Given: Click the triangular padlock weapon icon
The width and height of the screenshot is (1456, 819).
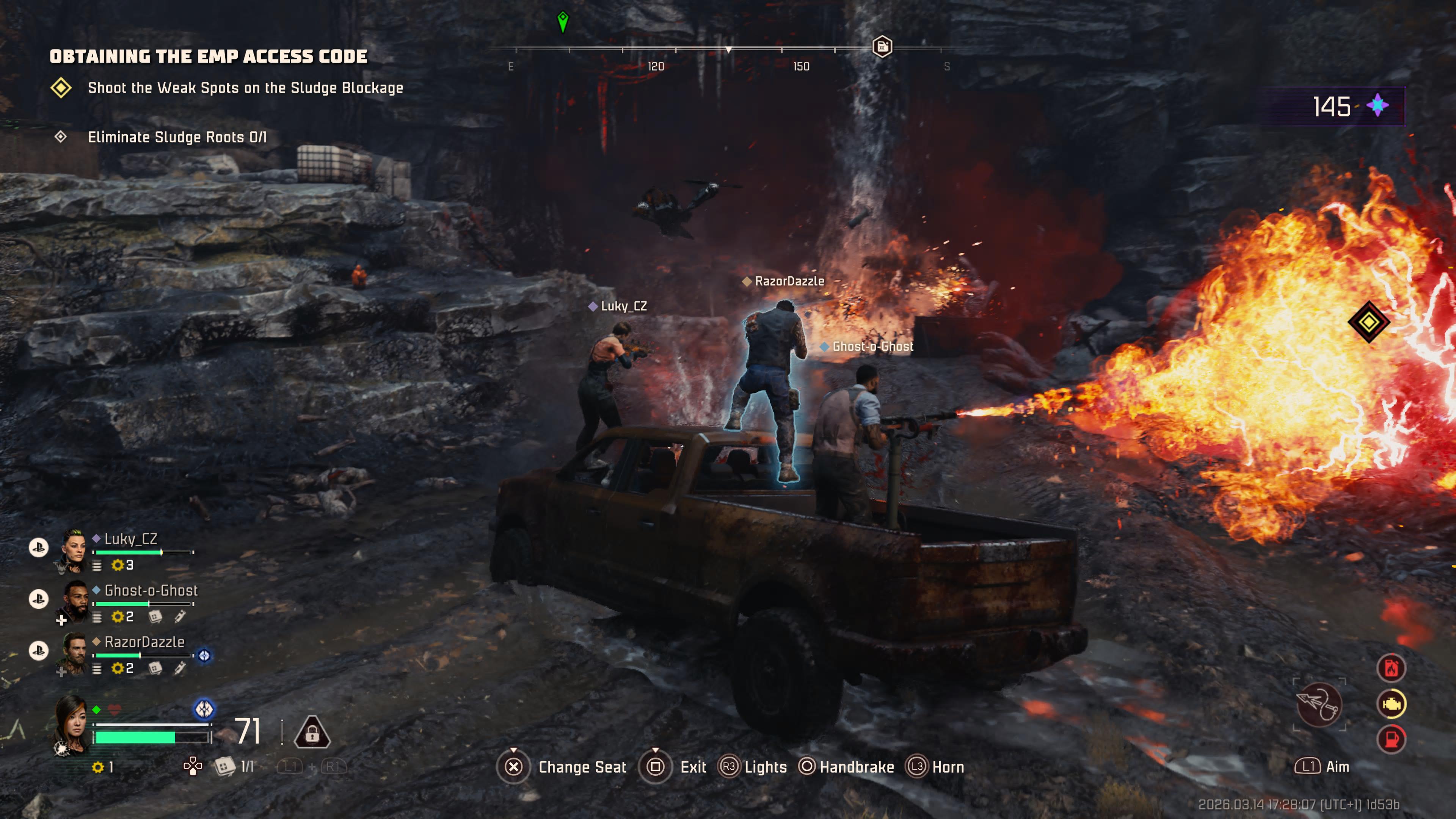Looking at the screenshot, I should [x=312, y=733].
